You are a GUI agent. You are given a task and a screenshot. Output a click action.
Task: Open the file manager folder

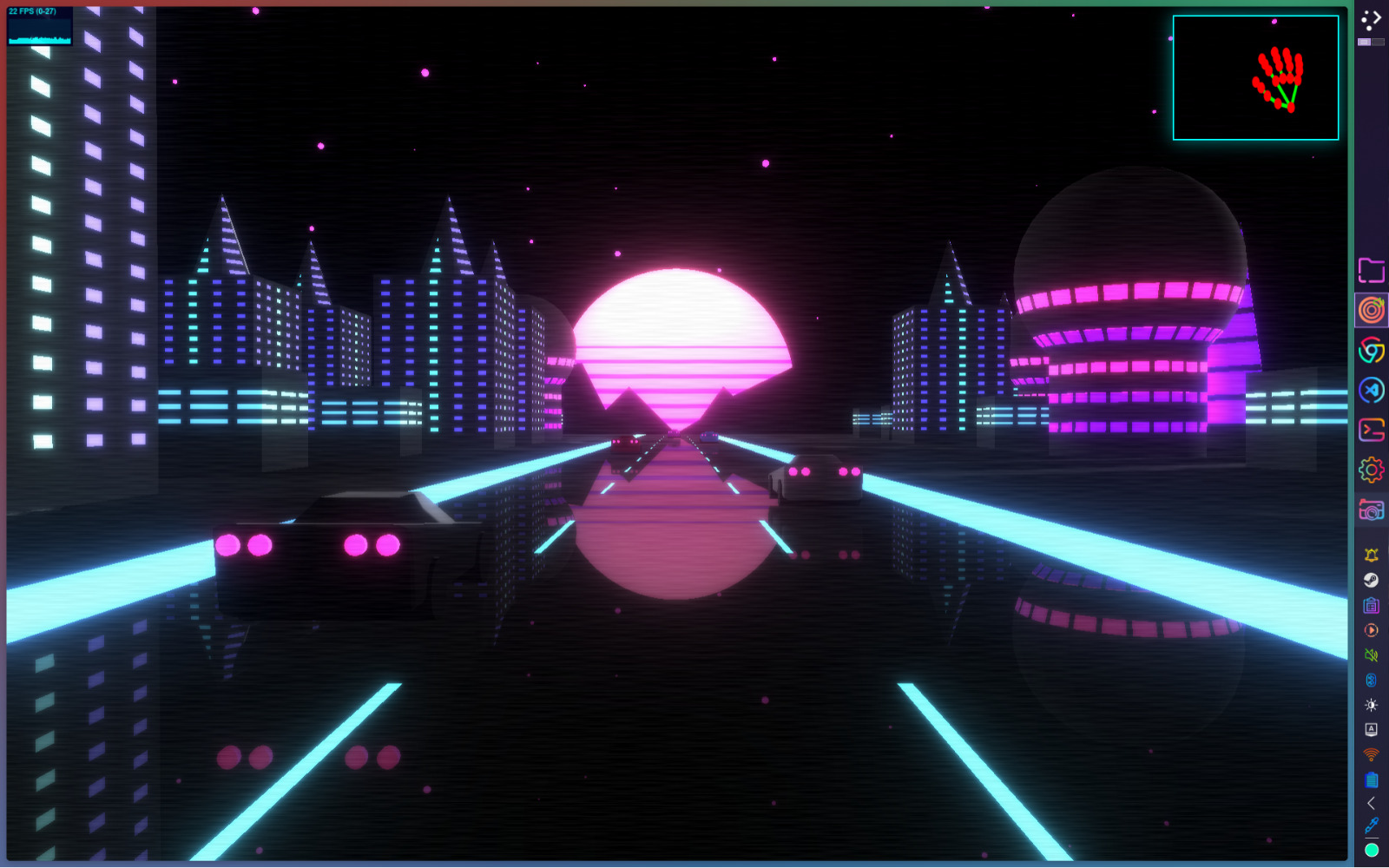coord(1372,271)
